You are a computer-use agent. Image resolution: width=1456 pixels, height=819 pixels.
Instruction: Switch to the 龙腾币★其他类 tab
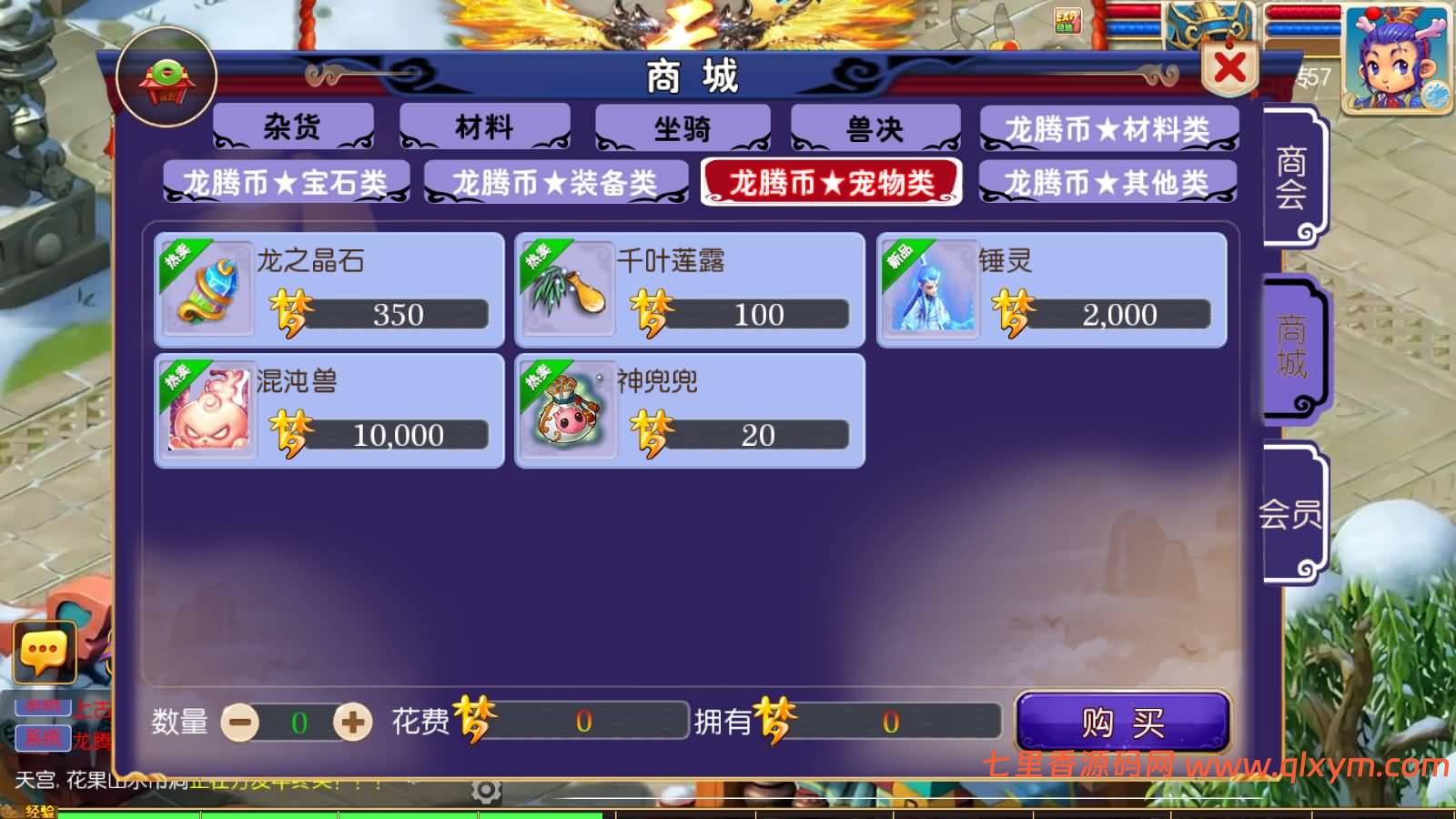click(x=1108, y=181)
